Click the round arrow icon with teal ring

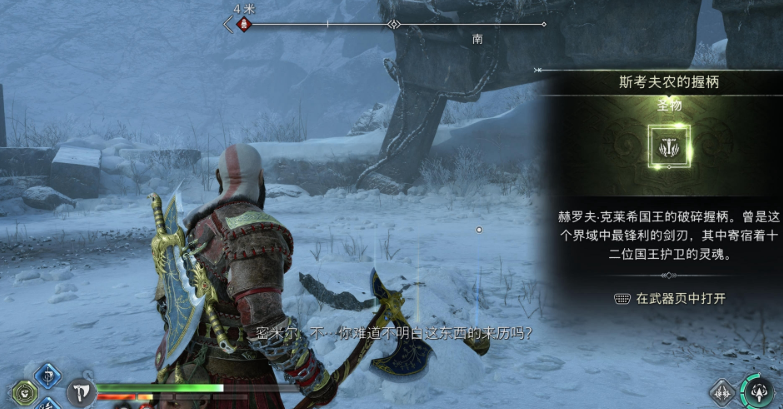(x=759, y=391)
